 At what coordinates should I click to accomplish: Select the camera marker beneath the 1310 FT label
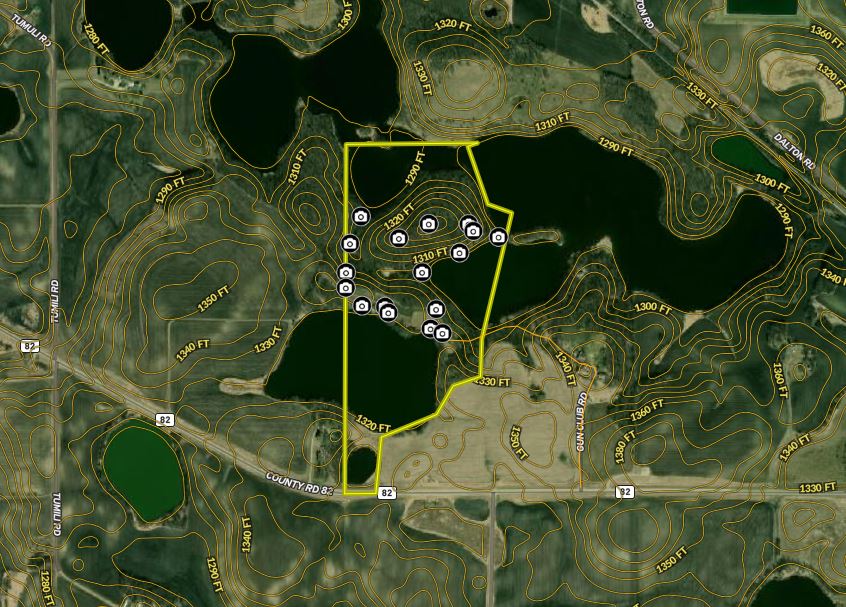click(x=422, y=272)
